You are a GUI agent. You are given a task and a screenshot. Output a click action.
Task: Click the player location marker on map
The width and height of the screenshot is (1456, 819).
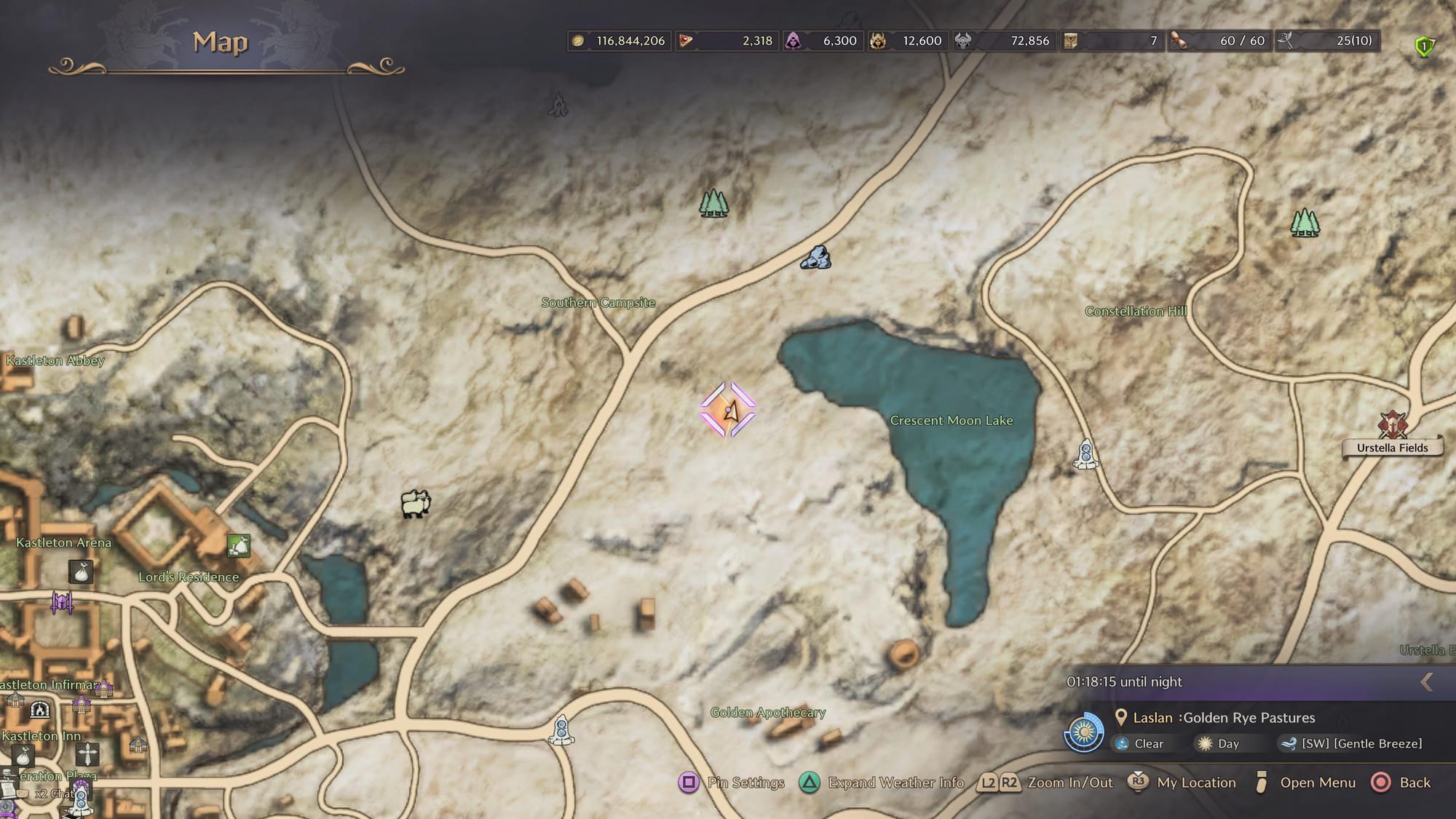click(x=728, y=411)
